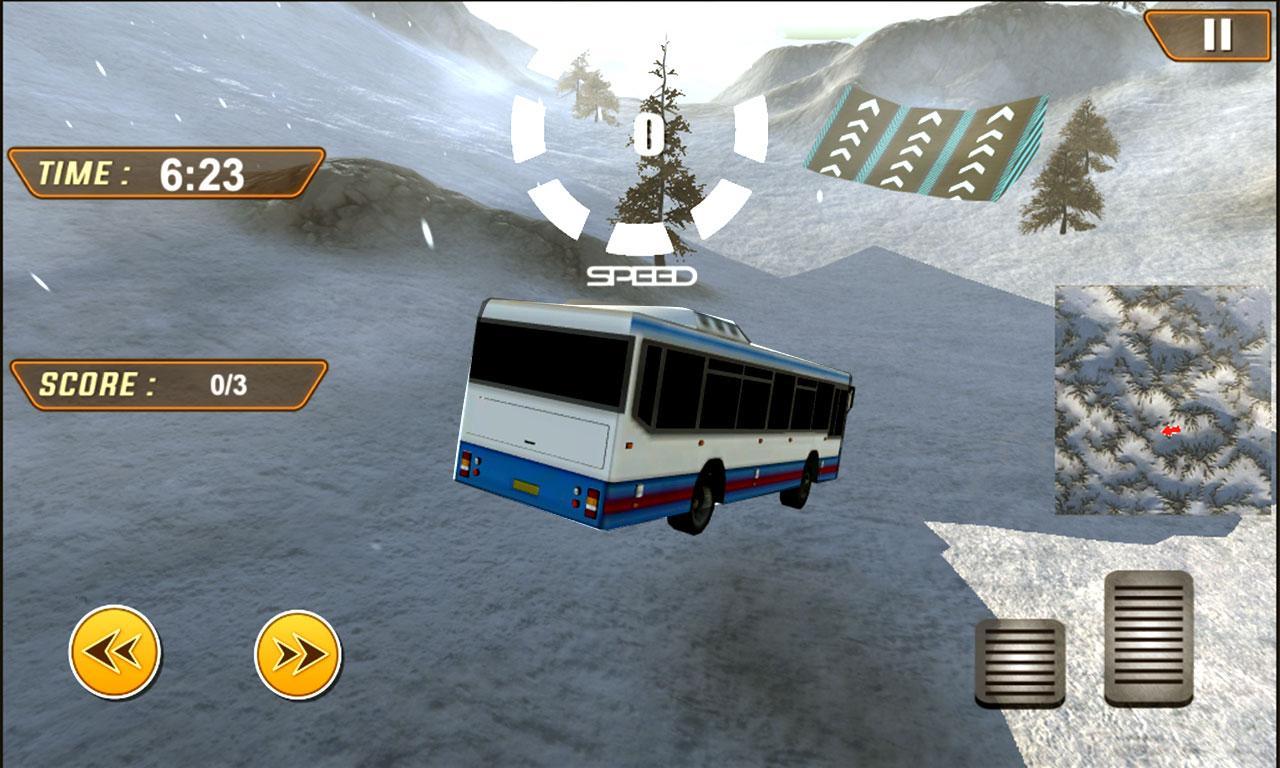Tap the circular SPEED gauge
The image size is (1280, 768).
[648, 175]
